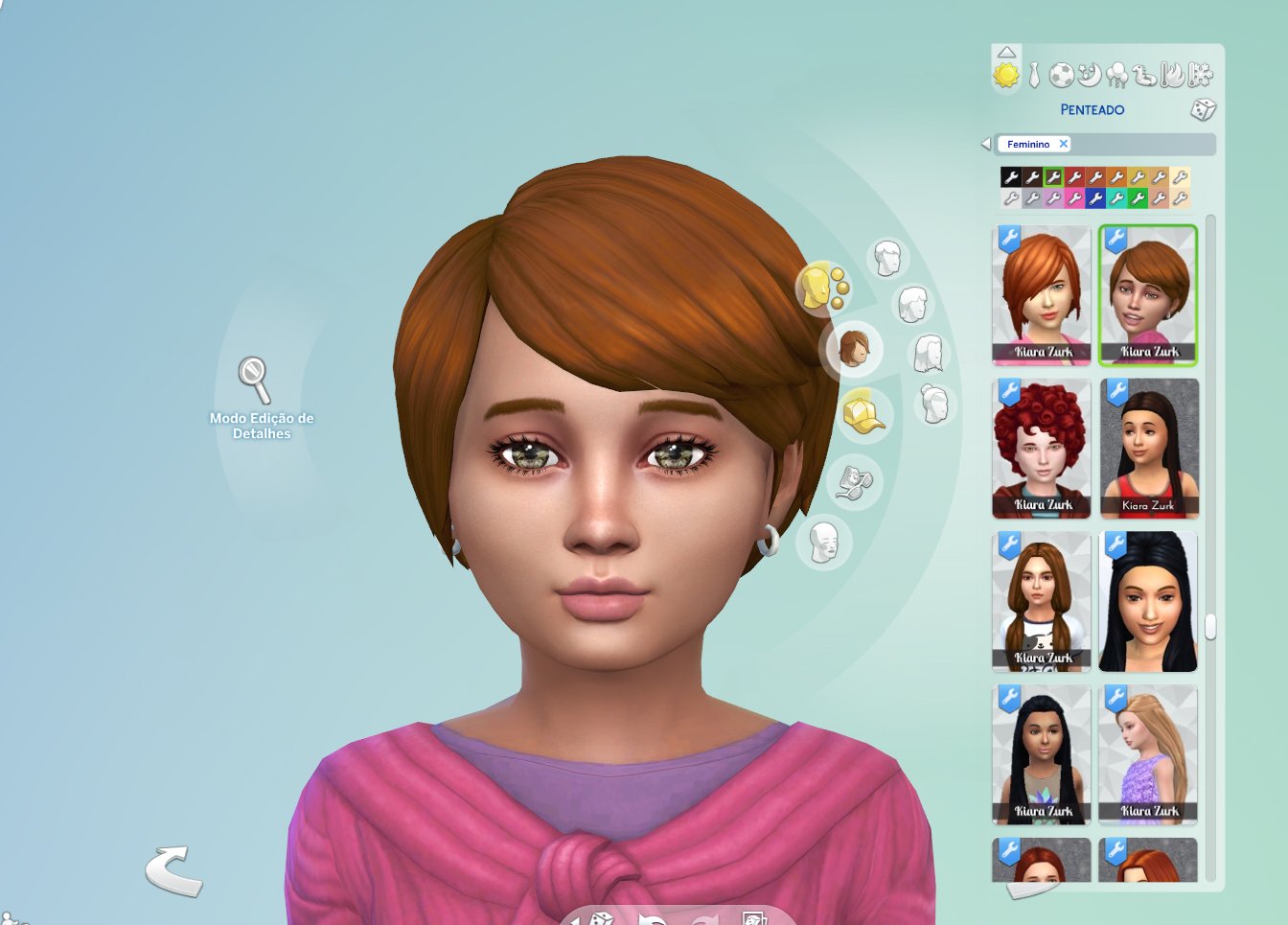This screenshot has height=925, width=1288.
Task: Open the accessories sunglasses category
Action: coord(853,480)
